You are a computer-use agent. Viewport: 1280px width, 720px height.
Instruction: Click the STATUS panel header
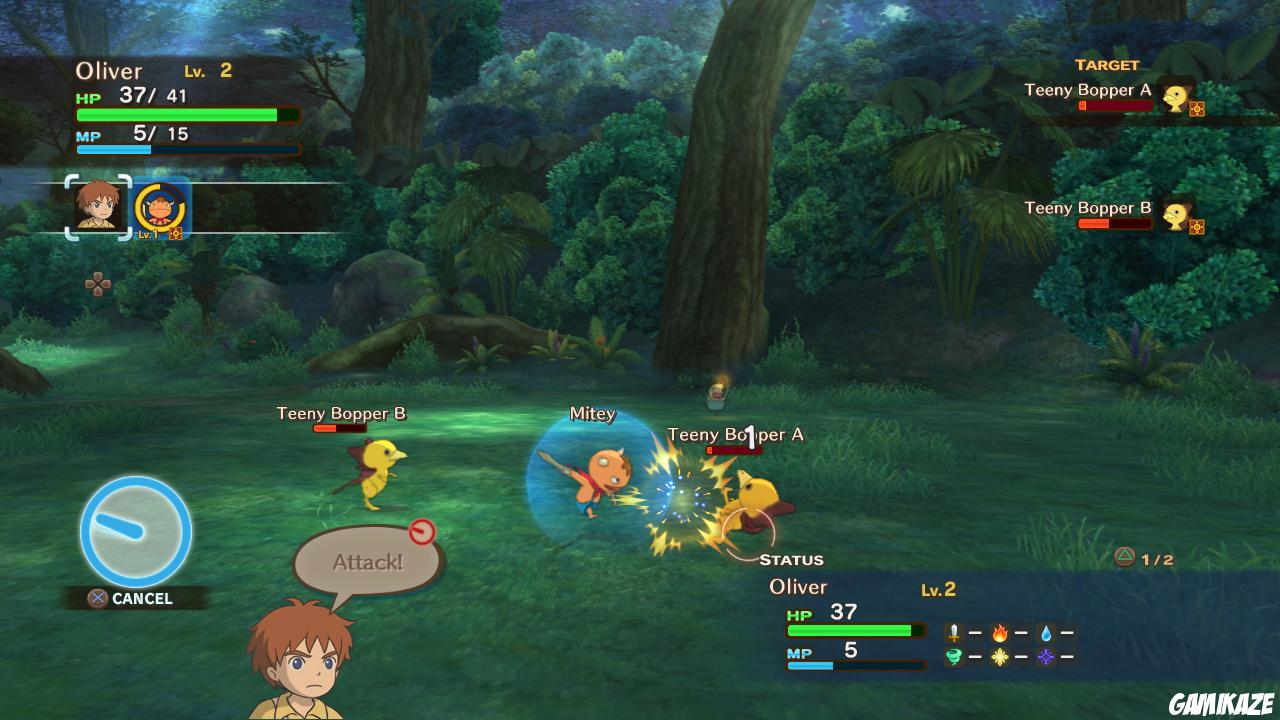[x=794, y=559]
